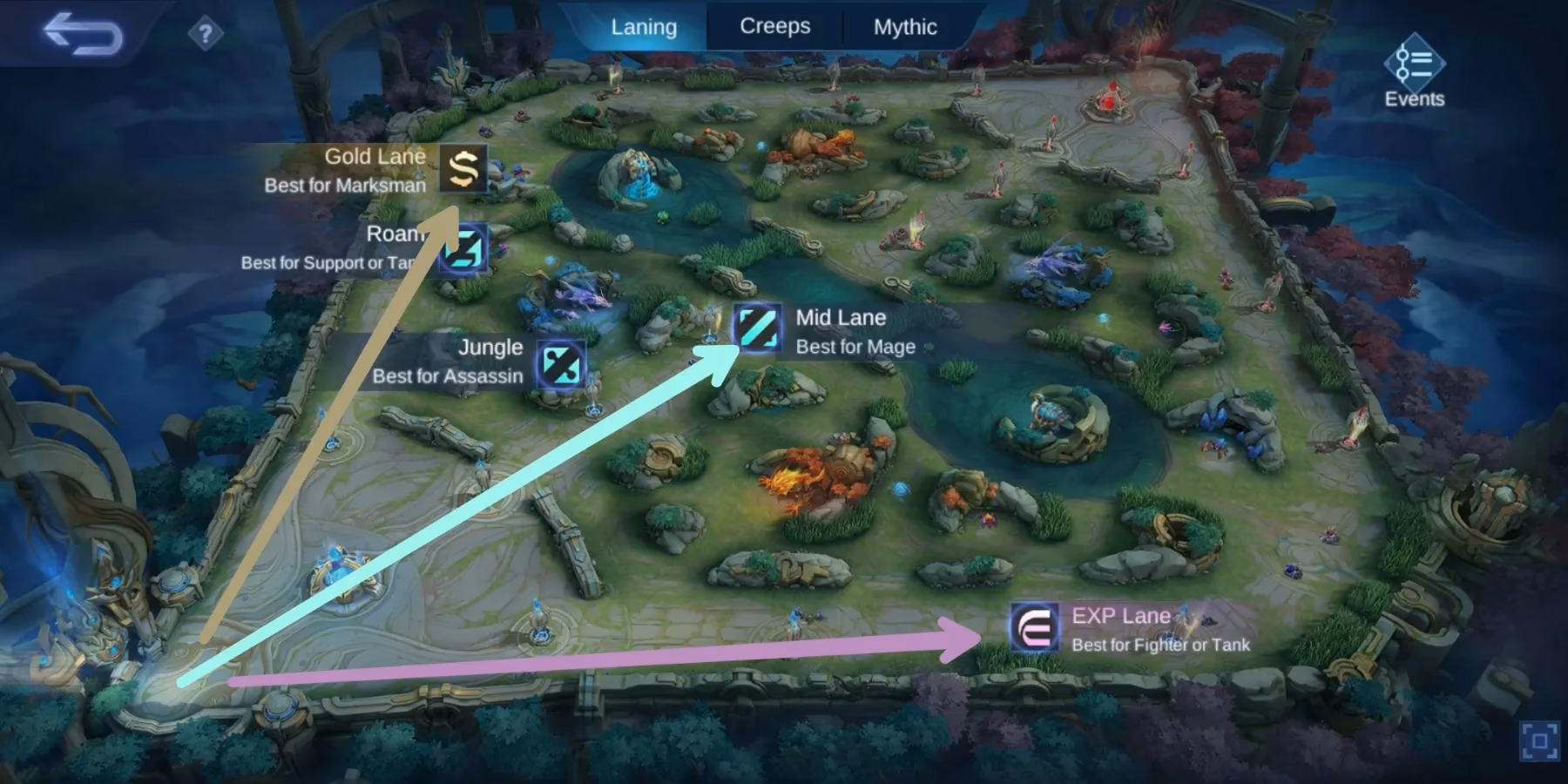Select the Laning tab
The width and height of the screenshot is (1568, 784).
click(645, 26)
